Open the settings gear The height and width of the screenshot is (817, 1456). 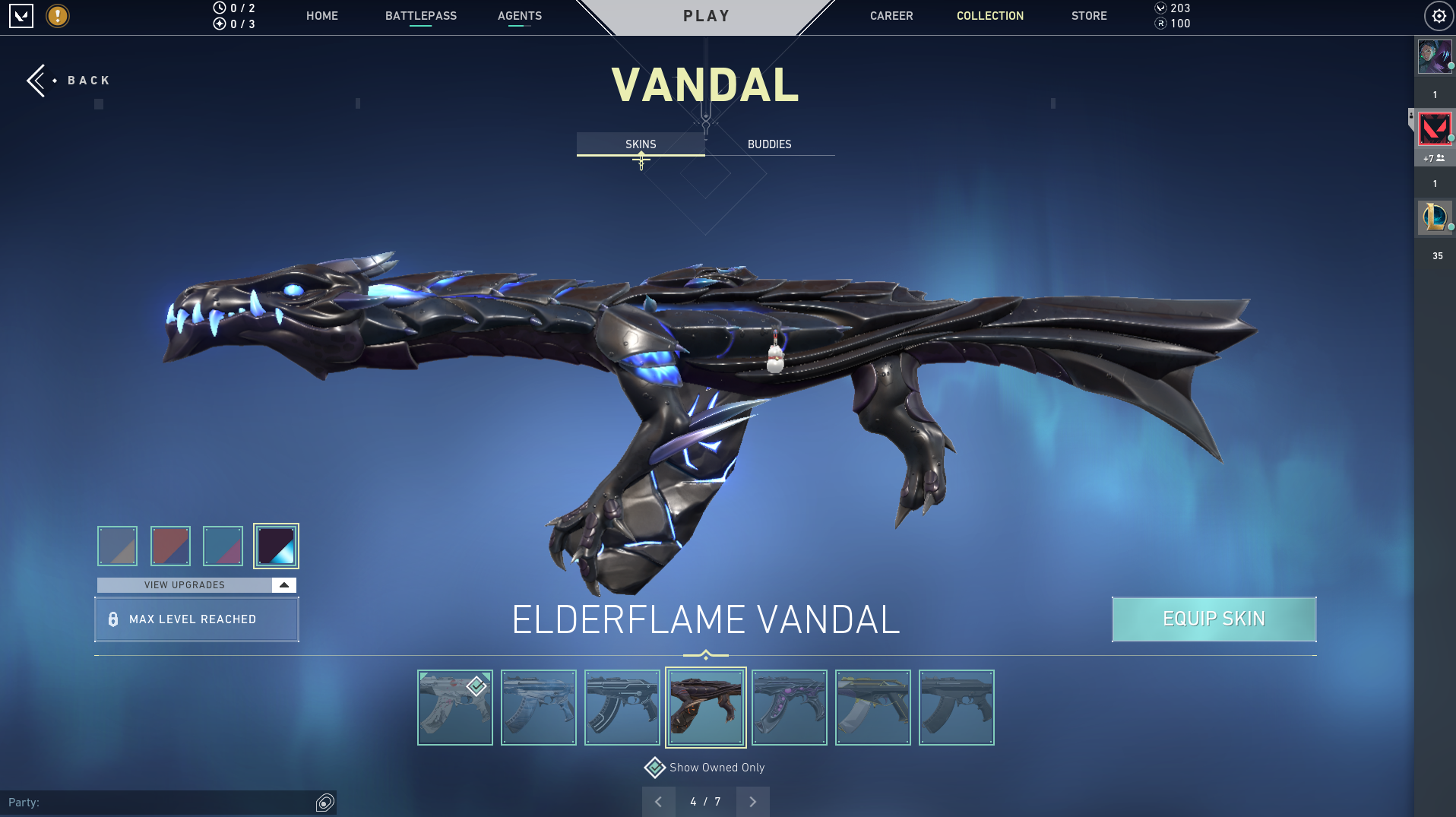click(x=1439, y=16)
